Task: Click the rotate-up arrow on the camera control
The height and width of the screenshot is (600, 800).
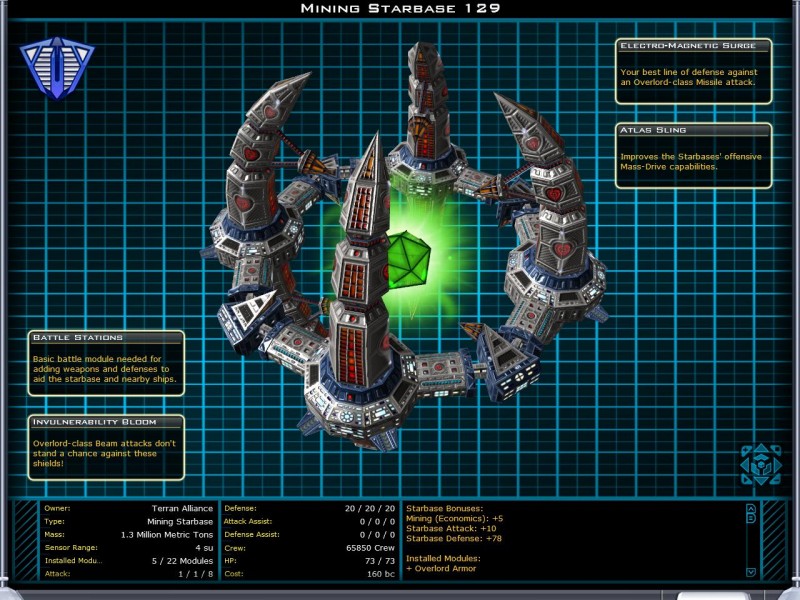Action: point(759,449)
